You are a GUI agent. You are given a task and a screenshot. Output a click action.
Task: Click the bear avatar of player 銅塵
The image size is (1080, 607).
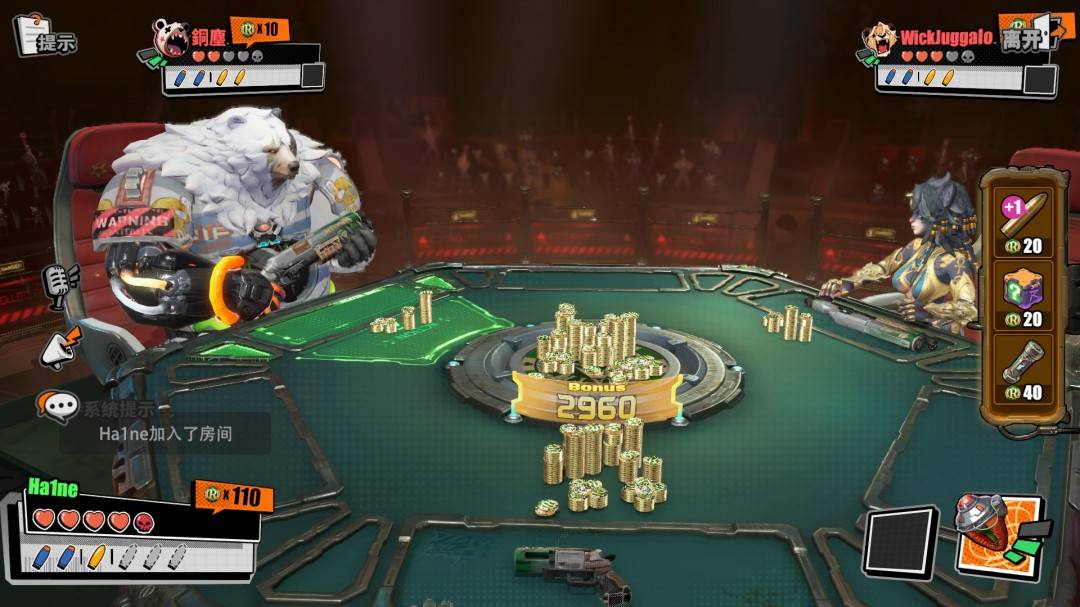pos(170,40)
